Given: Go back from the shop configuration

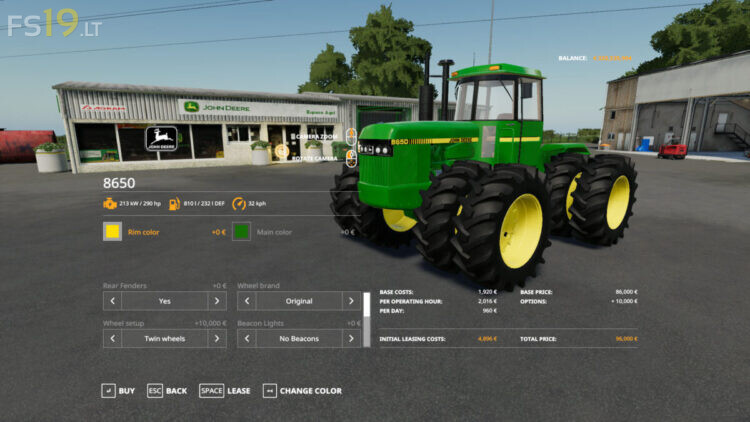Looking at the screenshot, I should [x=167, y=391].
